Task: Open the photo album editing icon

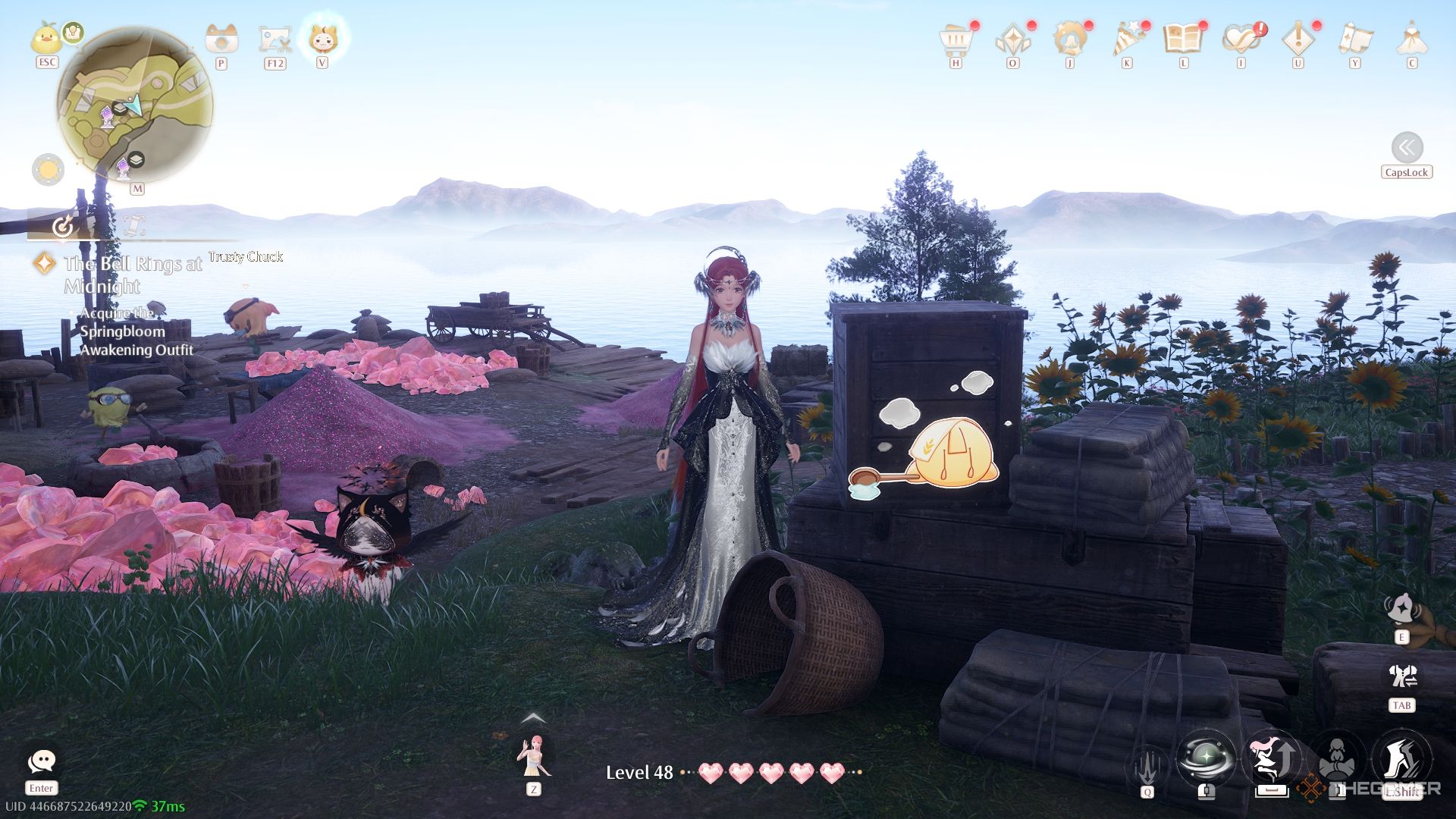Action: coord(275,39)
